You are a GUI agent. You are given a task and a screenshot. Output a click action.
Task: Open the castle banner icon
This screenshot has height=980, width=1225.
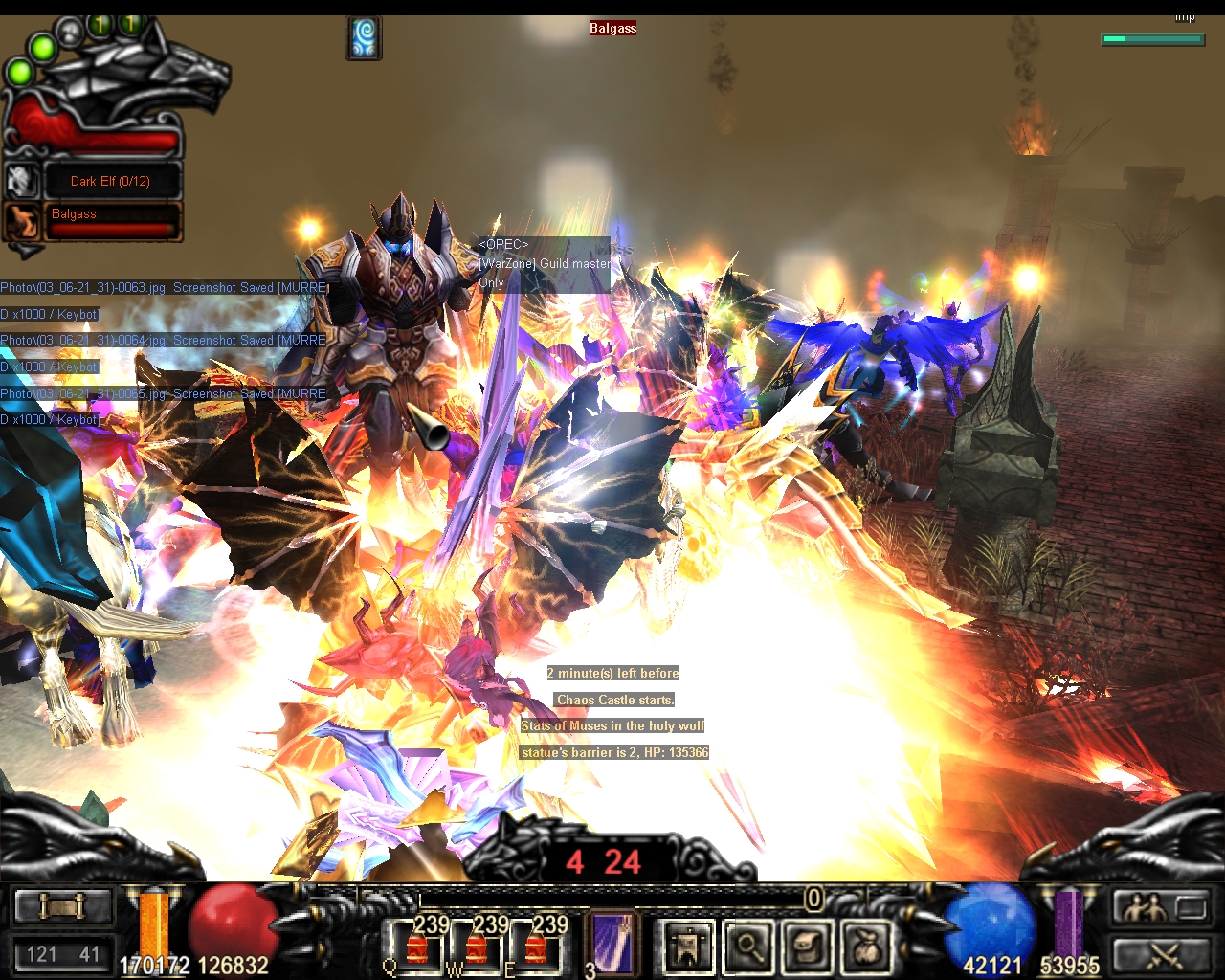click(688, 947)
